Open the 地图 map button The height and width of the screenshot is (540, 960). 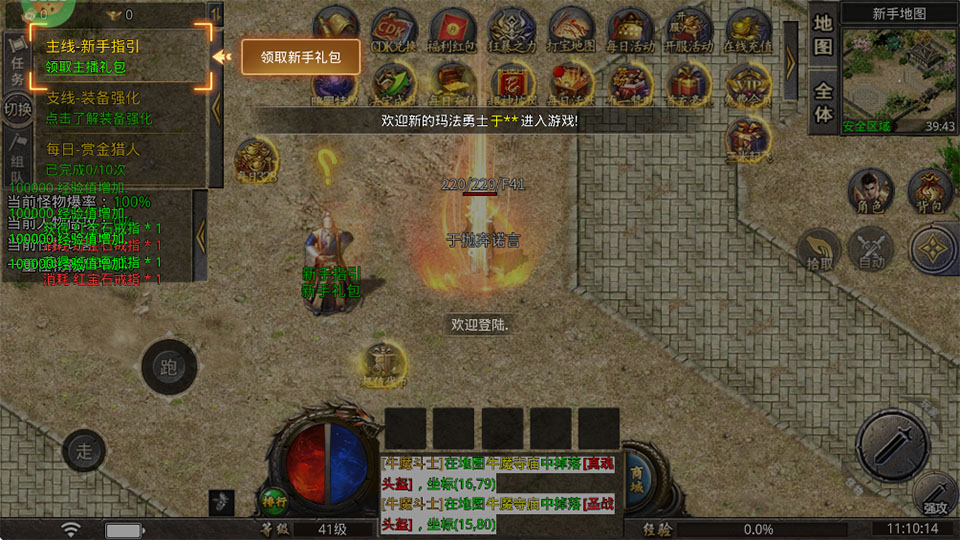point(823,35)
